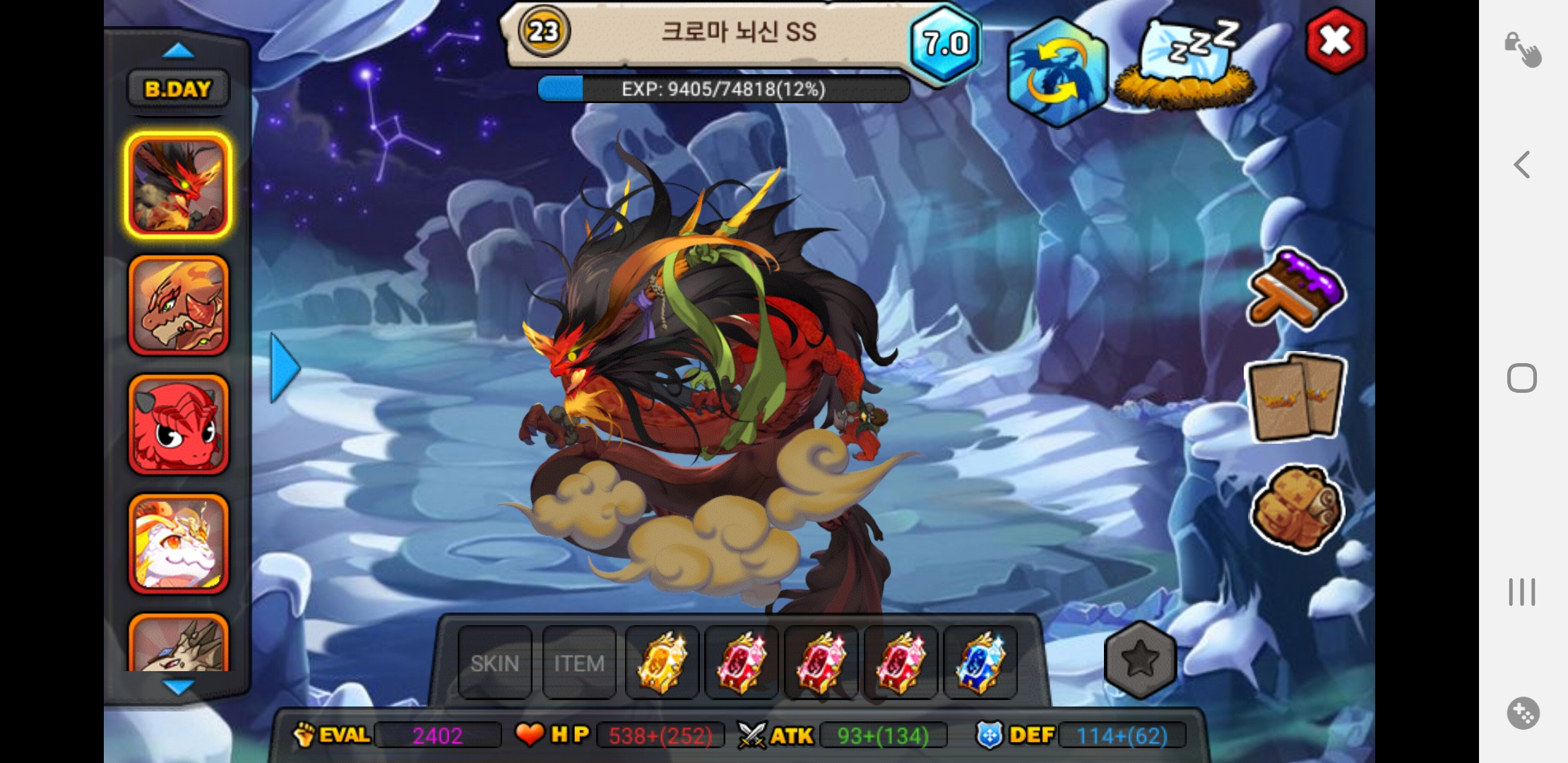Expand the side panel with blue arrow
1568x763 pixels.
(x=285, y=368)
